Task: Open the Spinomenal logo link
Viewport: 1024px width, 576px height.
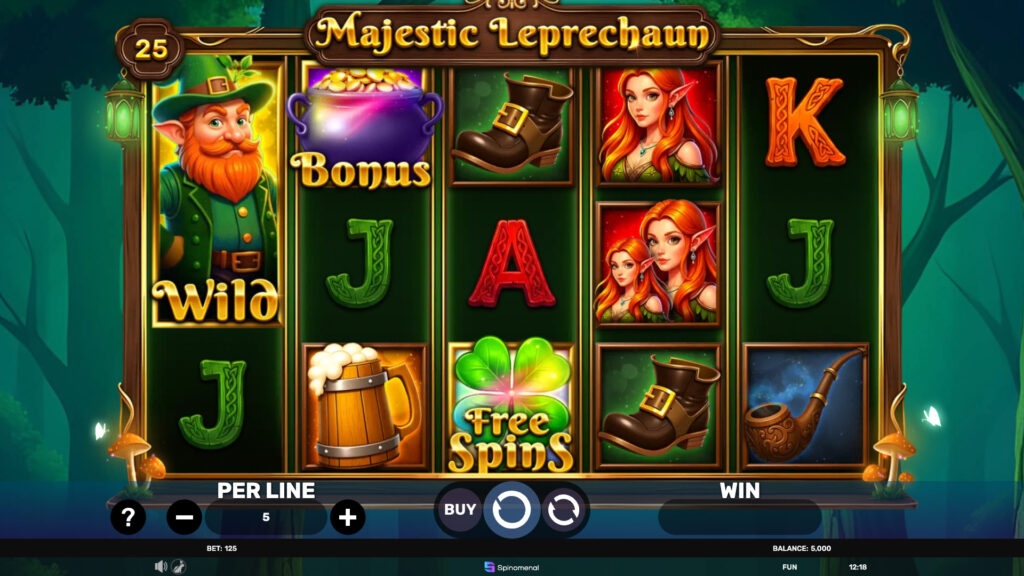Action: 512,567
